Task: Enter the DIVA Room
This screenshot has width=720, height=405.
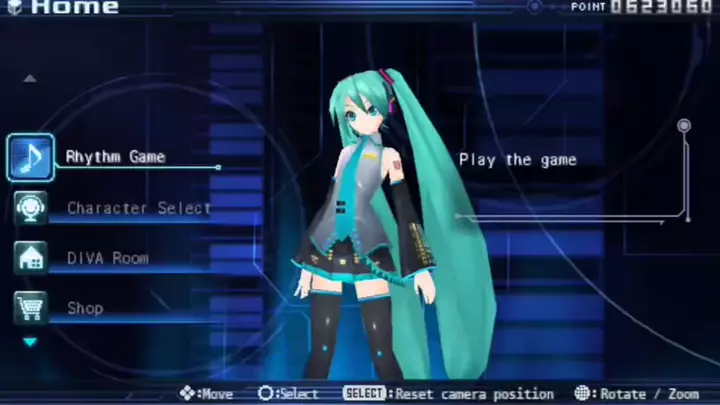Action: tap(107, 258)
